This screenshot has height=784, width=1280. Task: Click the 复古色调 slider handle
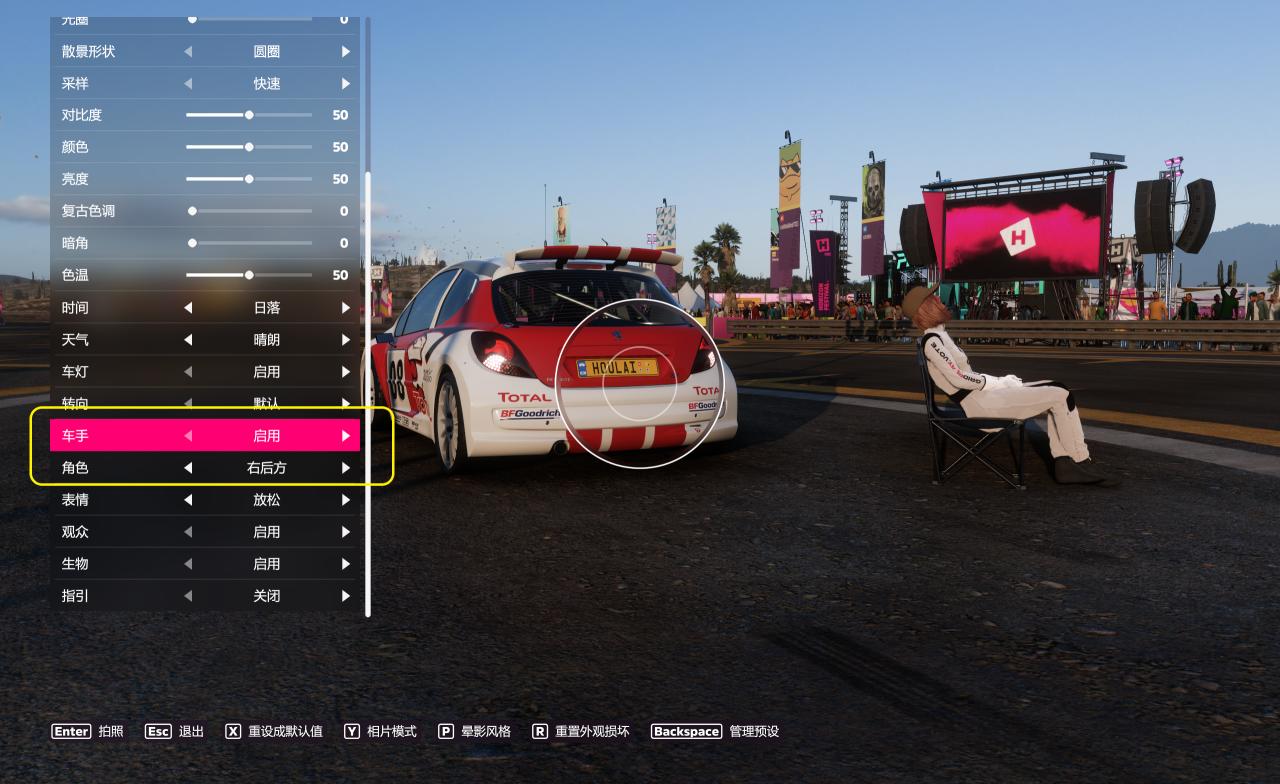192,211
